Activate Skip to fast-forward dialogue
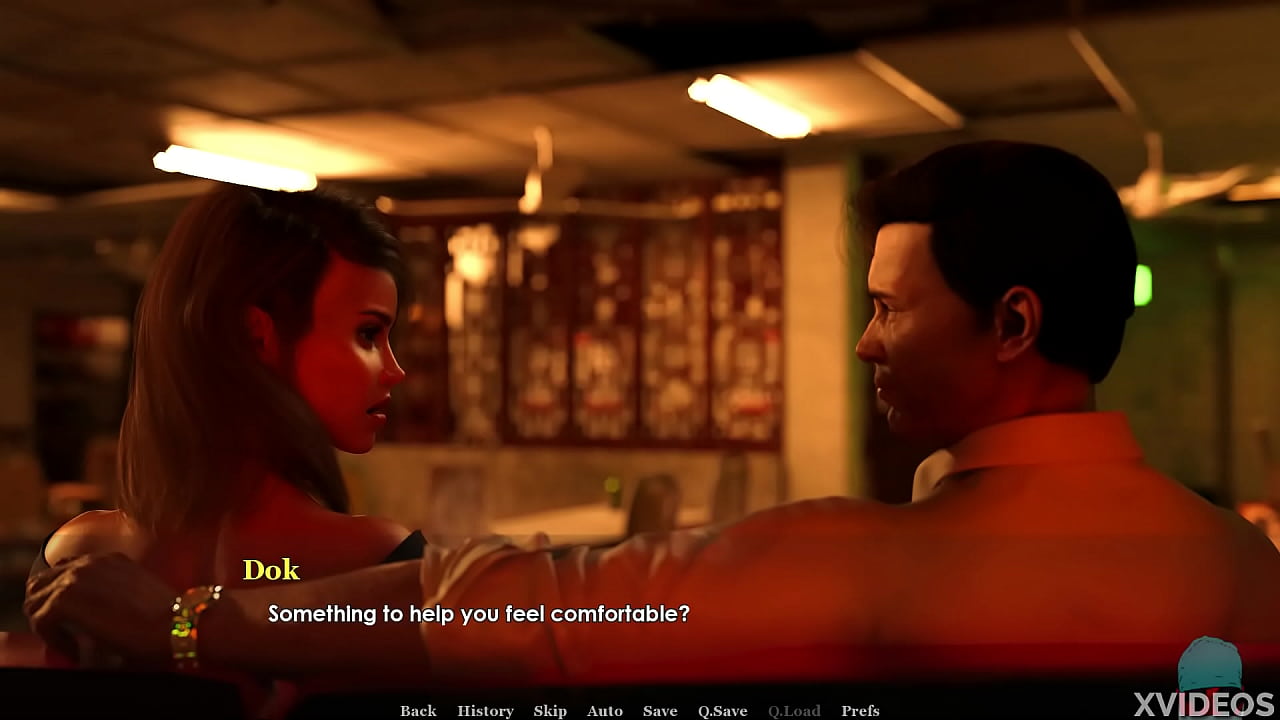The width and height of the screenshot is (1280, 720). pos(550,711)
